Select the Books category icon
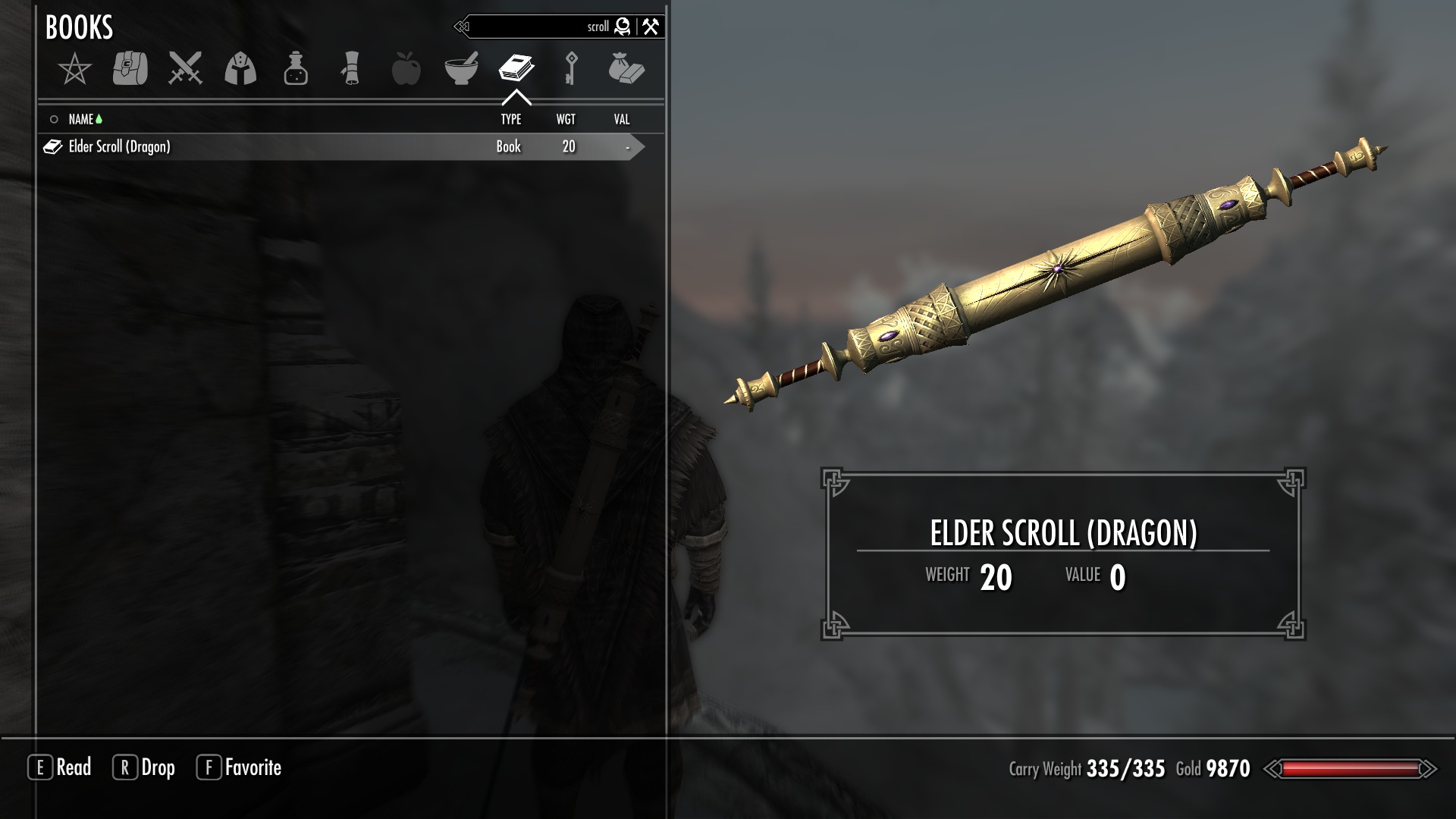The width and height of the screenshot is (1456, 819). point(516,69)
